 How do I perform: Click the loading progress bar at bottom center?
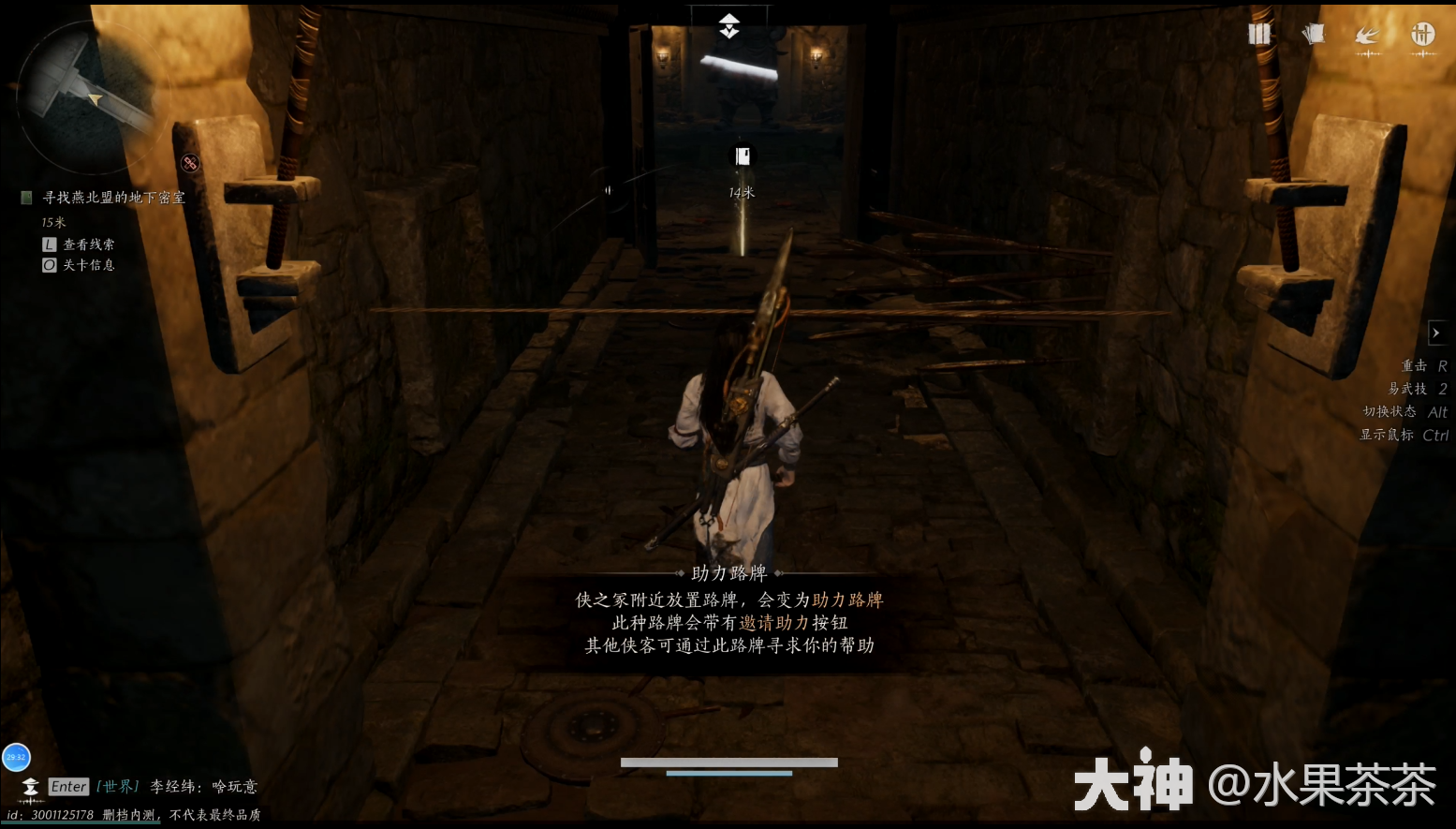(x=729, y=765)
